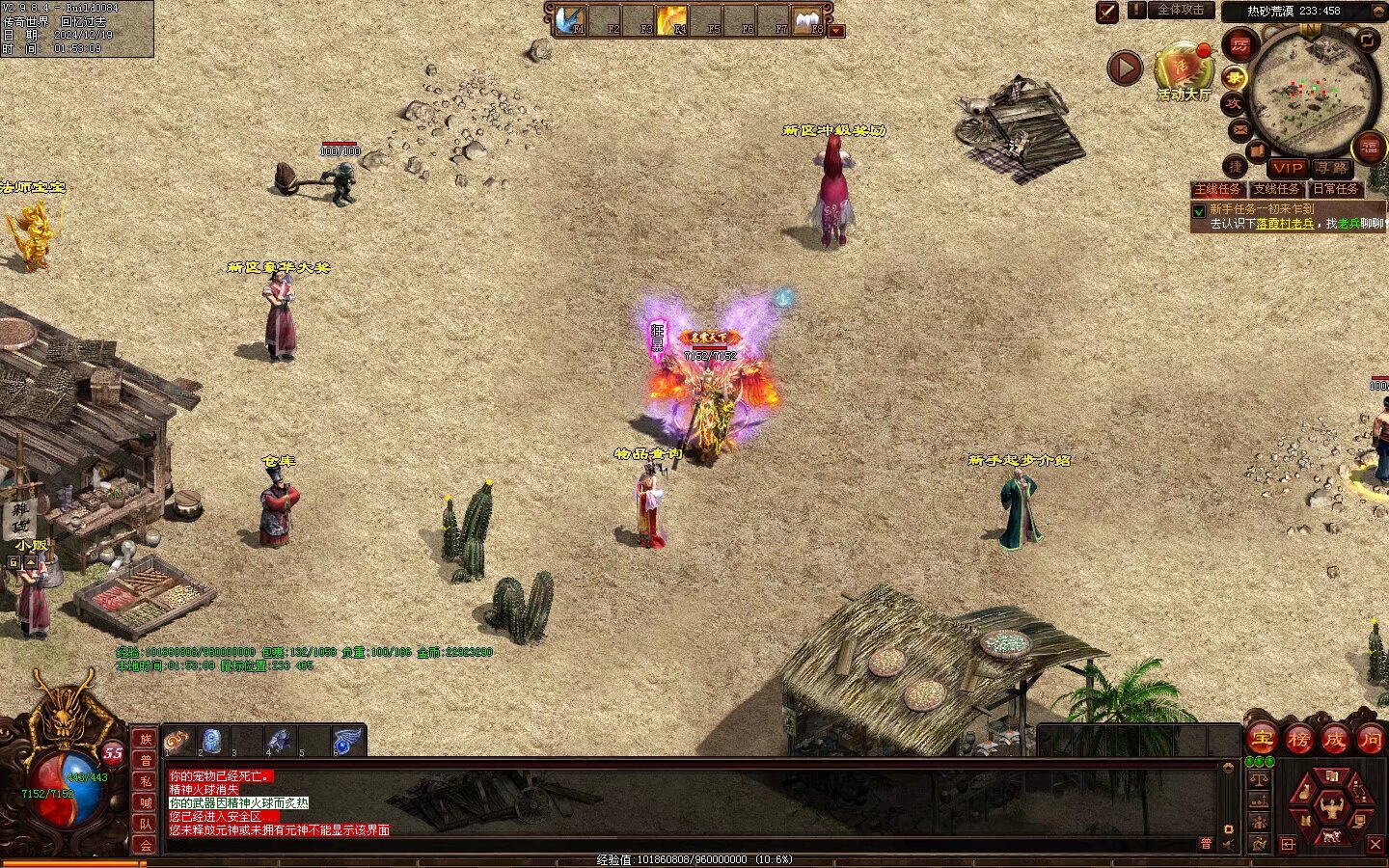Viewport: 1389px width, 868px height.
Task: Follow the 落霞村老兵 quest link
Action: pyautogui.click(x=1285, y=224)
